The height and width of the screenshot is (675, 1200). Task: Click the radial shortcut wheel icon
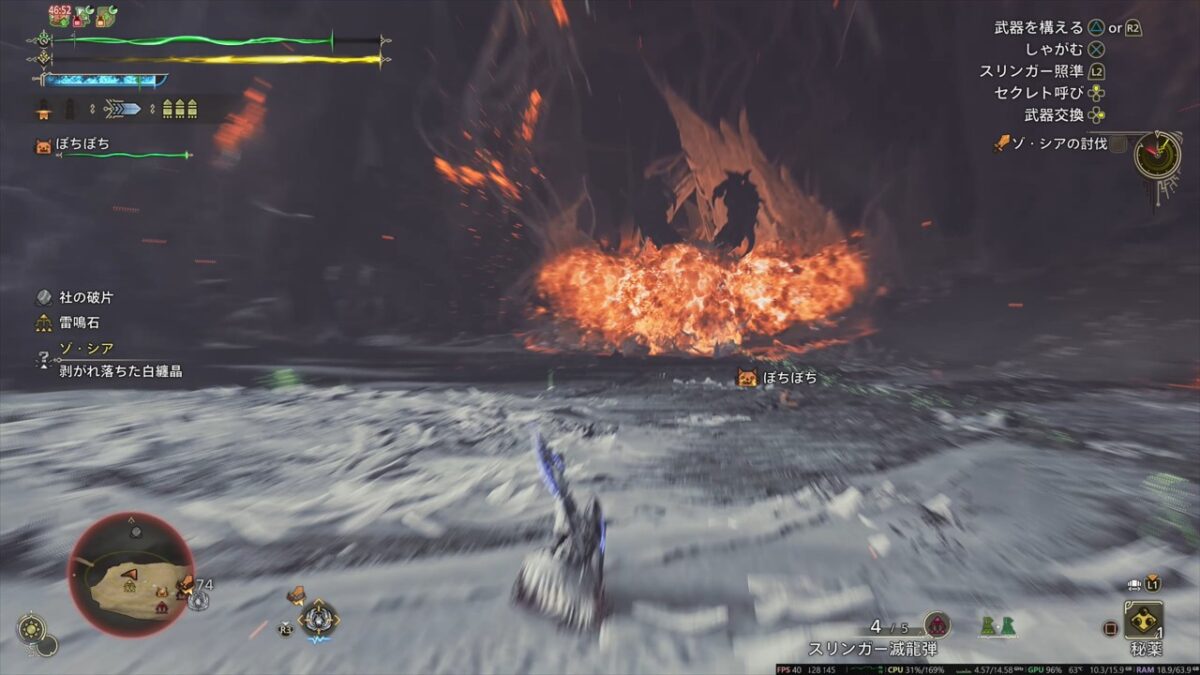[318, 620]
